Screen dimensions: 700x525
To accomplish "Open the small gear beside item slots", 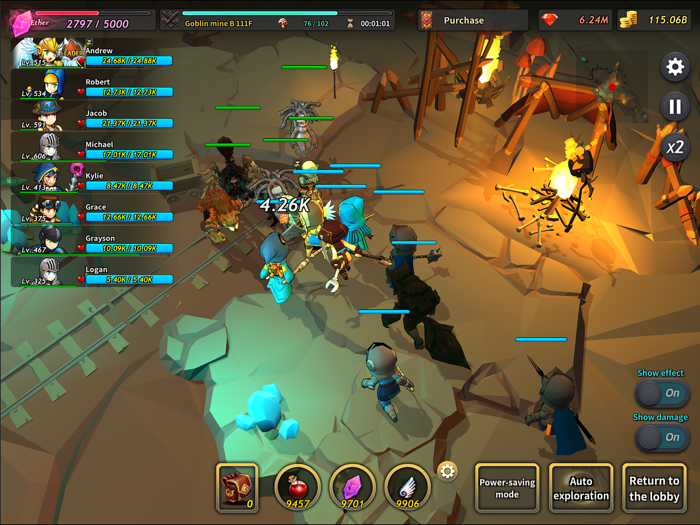I will pos(447,471).
